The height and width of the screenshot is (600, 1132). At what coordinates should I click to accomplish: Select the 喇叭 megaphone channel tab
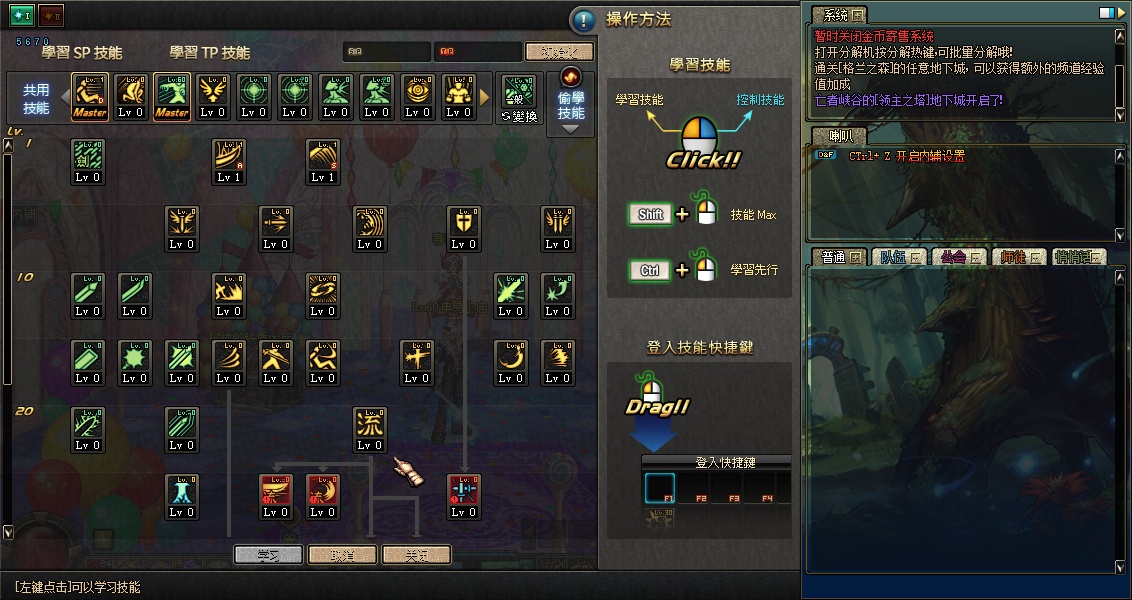835,136
